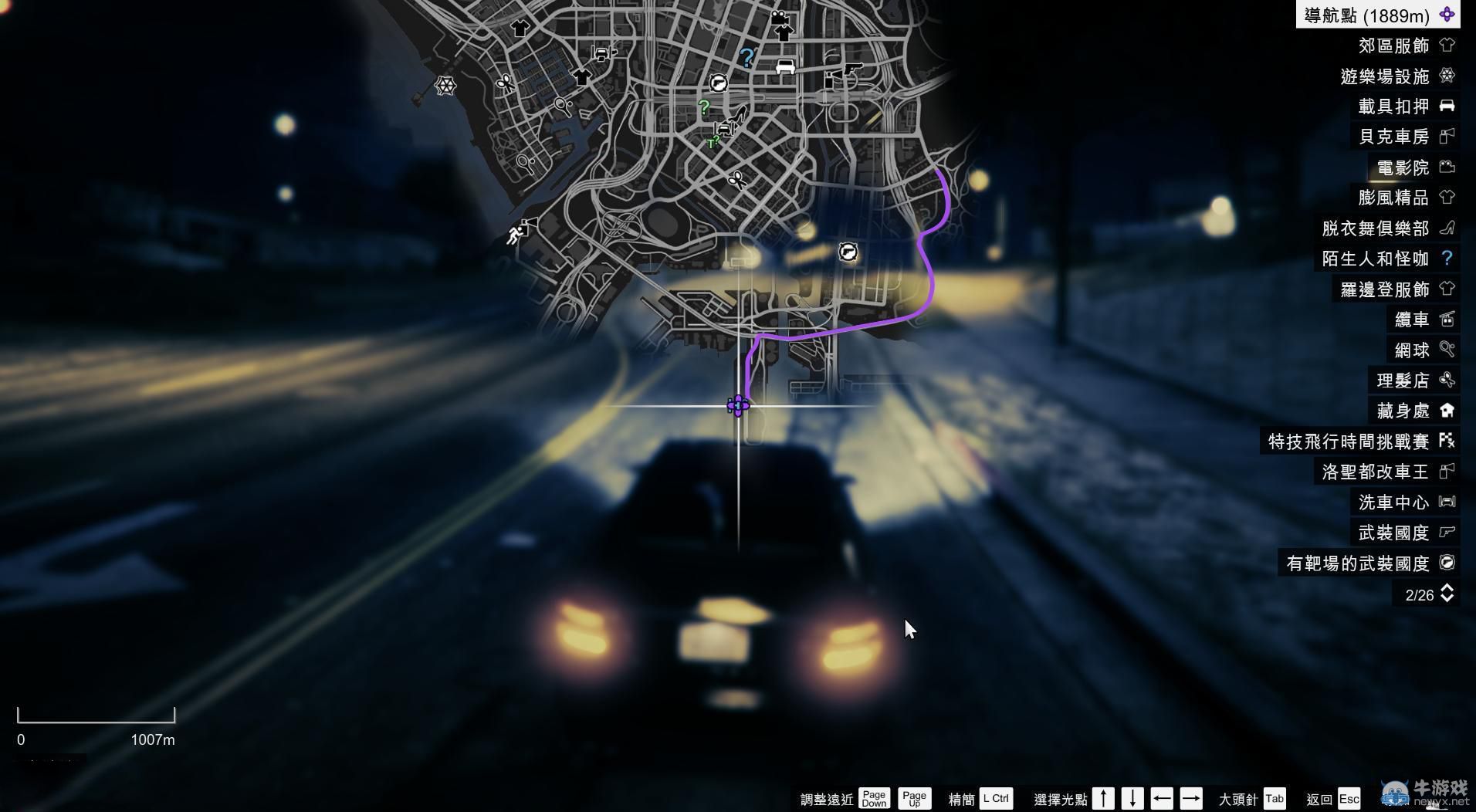Click the 返回 Esc button

pos(1349,798)
